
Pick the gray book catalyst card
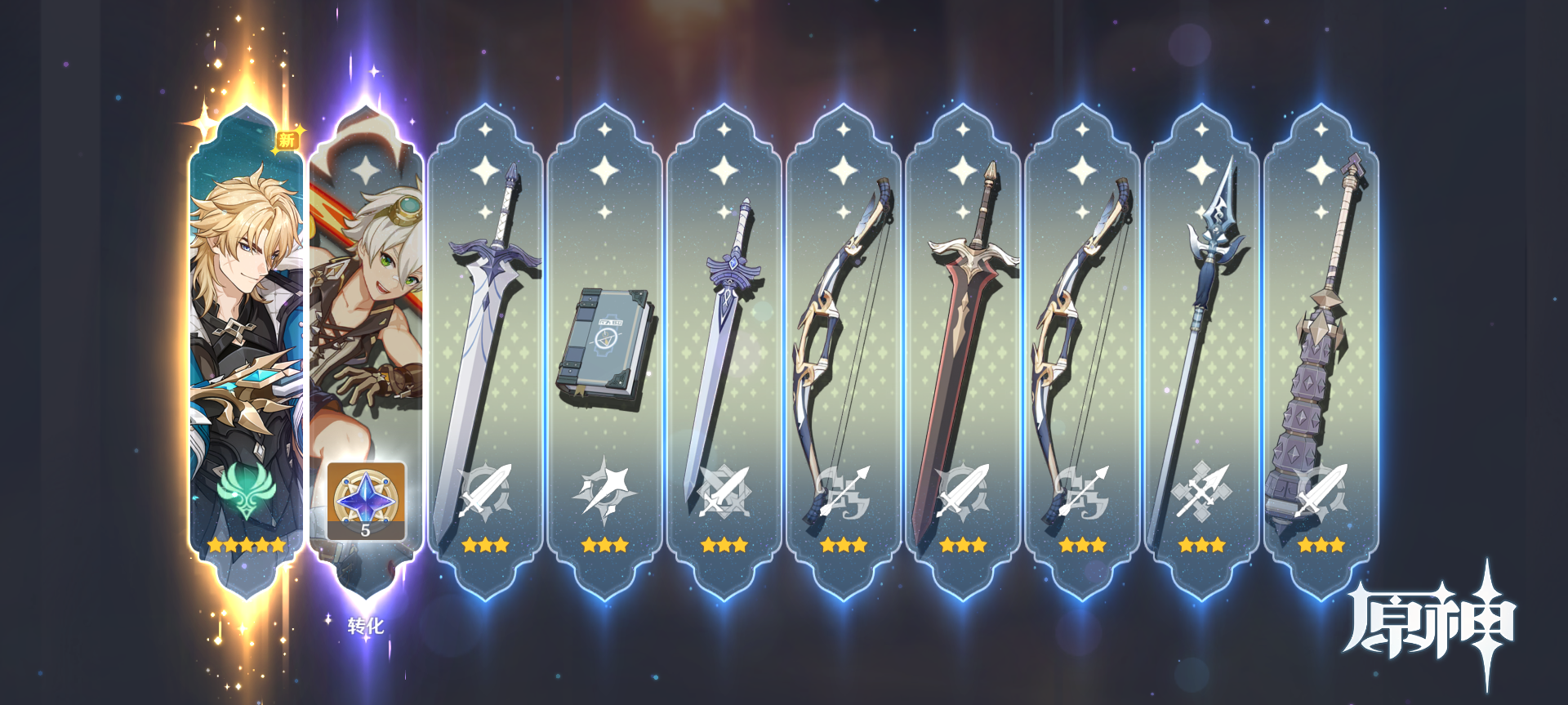[604, 351]
